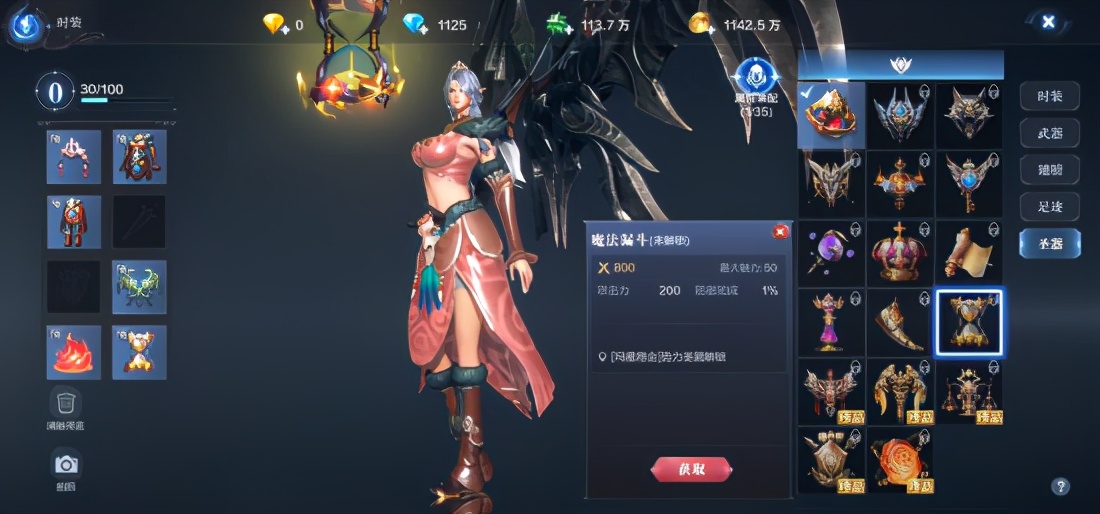Close the 魔法漏斗 item detail popup
Image resolution: width=1100 pixels, height=514 pixels.
click(x=780, y=232)
